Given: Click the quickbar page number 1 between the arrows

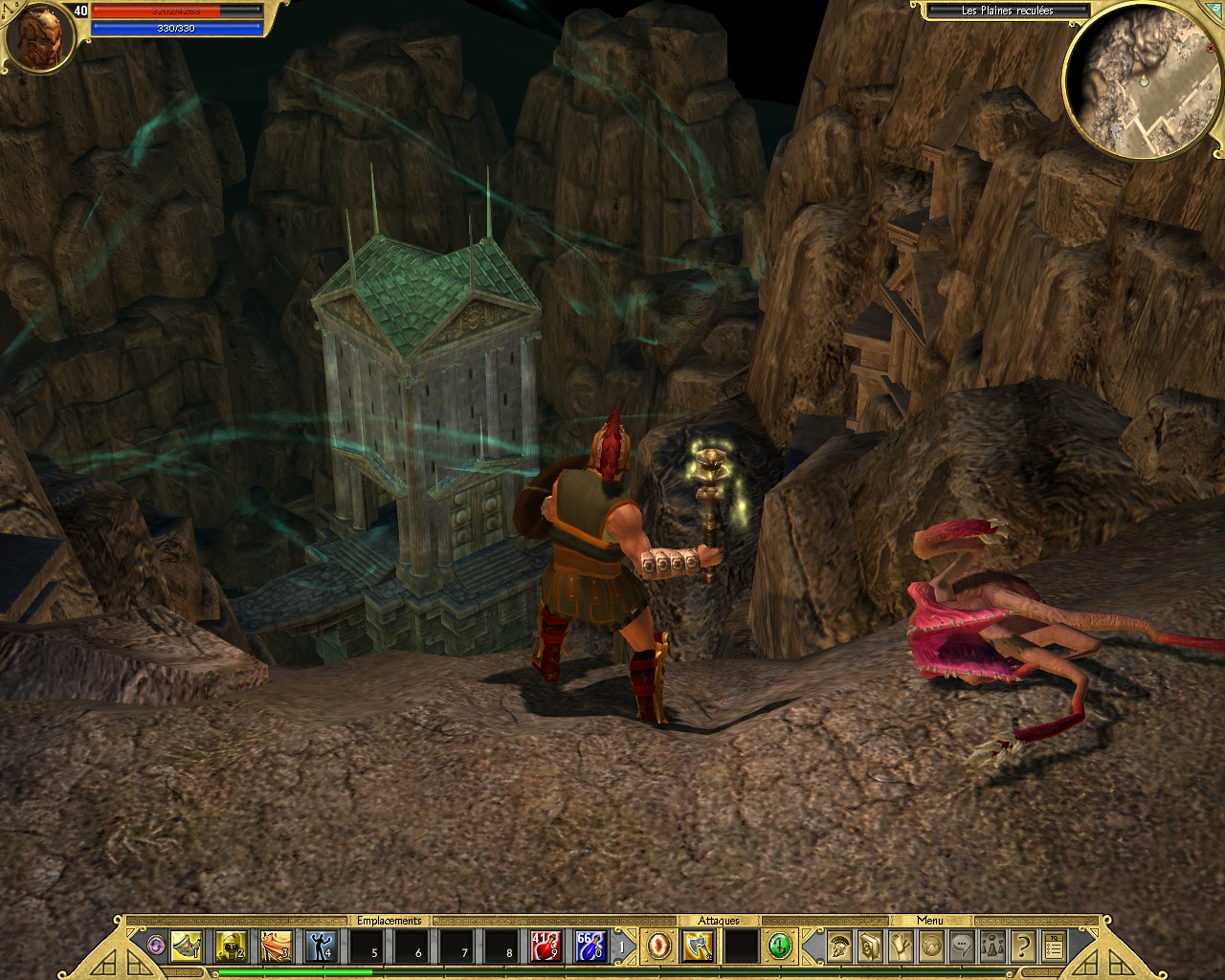Looking at the screenshot, I should pos(620,946).
